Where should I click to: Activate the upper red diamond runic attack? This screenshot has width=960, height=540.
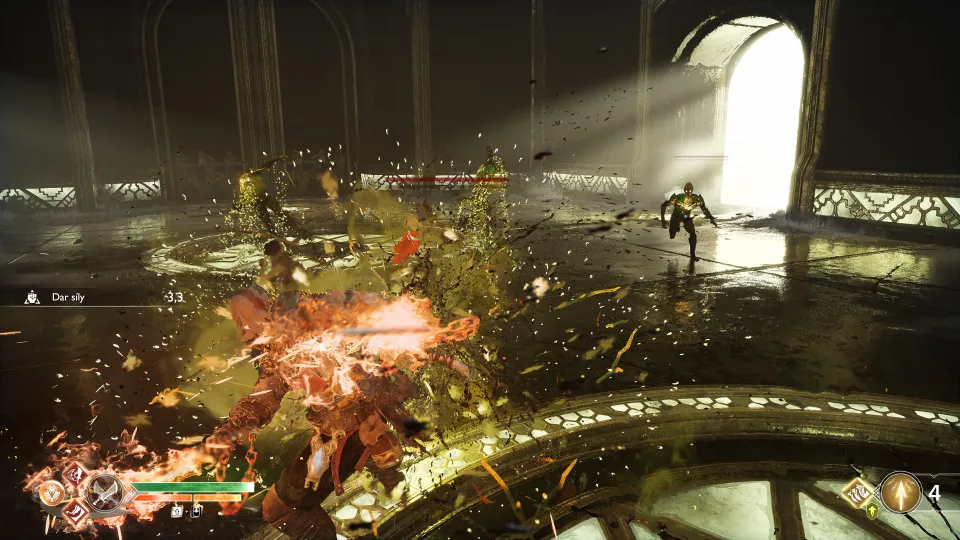(x=75, y=473)
